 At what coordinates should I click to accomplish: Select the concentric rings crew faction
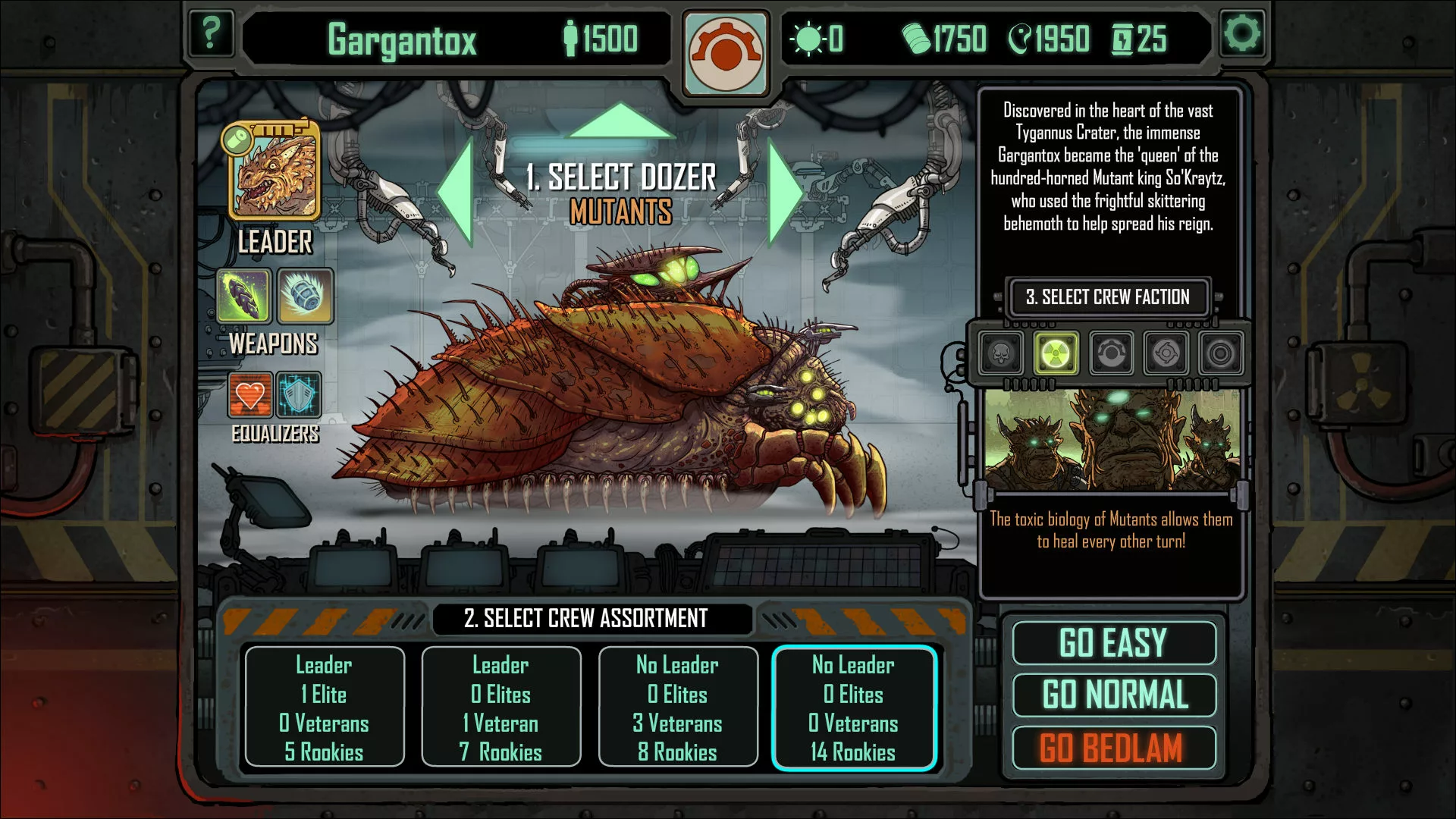coord(1220,353)
